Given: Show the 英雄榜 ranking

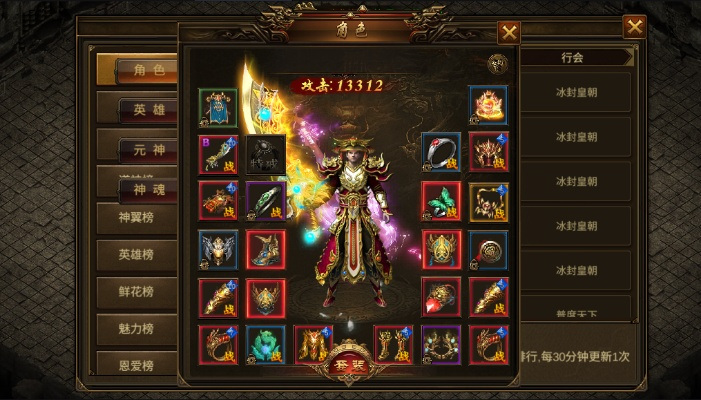Looking at the screenshot, I should 138,255.
